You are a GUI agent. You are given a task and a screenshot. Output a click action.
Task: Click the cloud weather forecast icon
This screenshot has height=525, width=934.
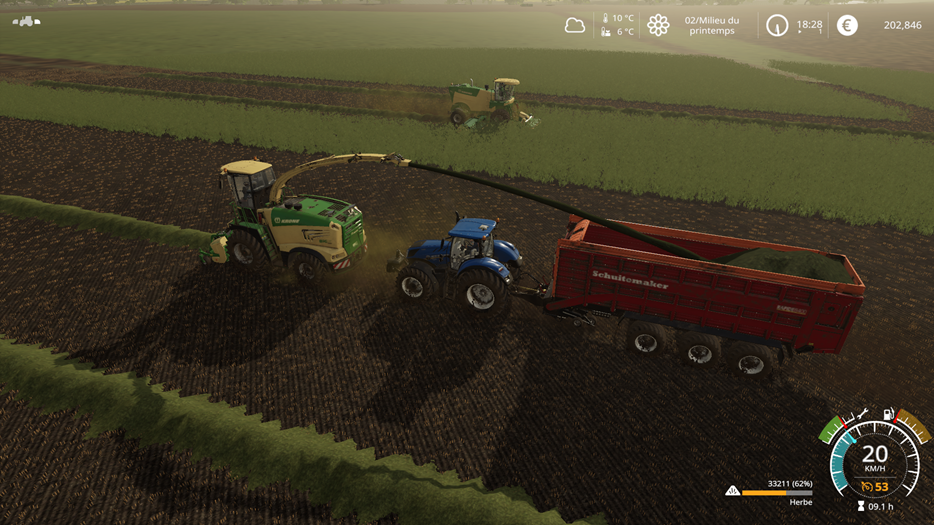(575, 25)
